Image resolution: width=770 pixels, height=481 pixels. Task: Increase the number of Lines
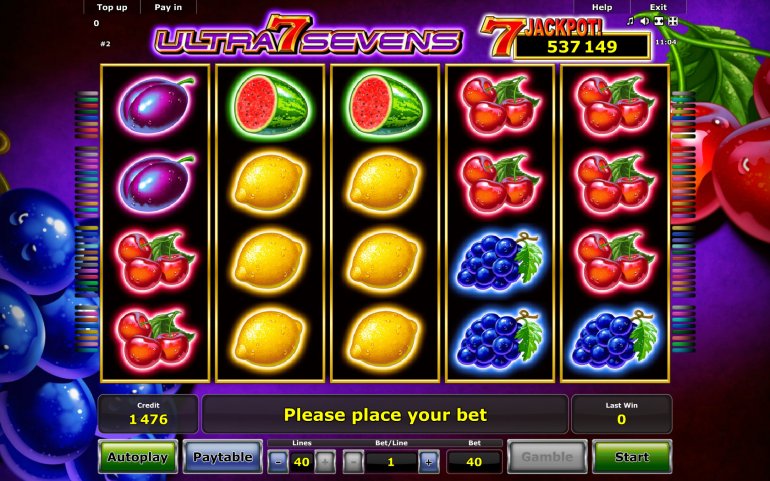click(x=325, y=461)
